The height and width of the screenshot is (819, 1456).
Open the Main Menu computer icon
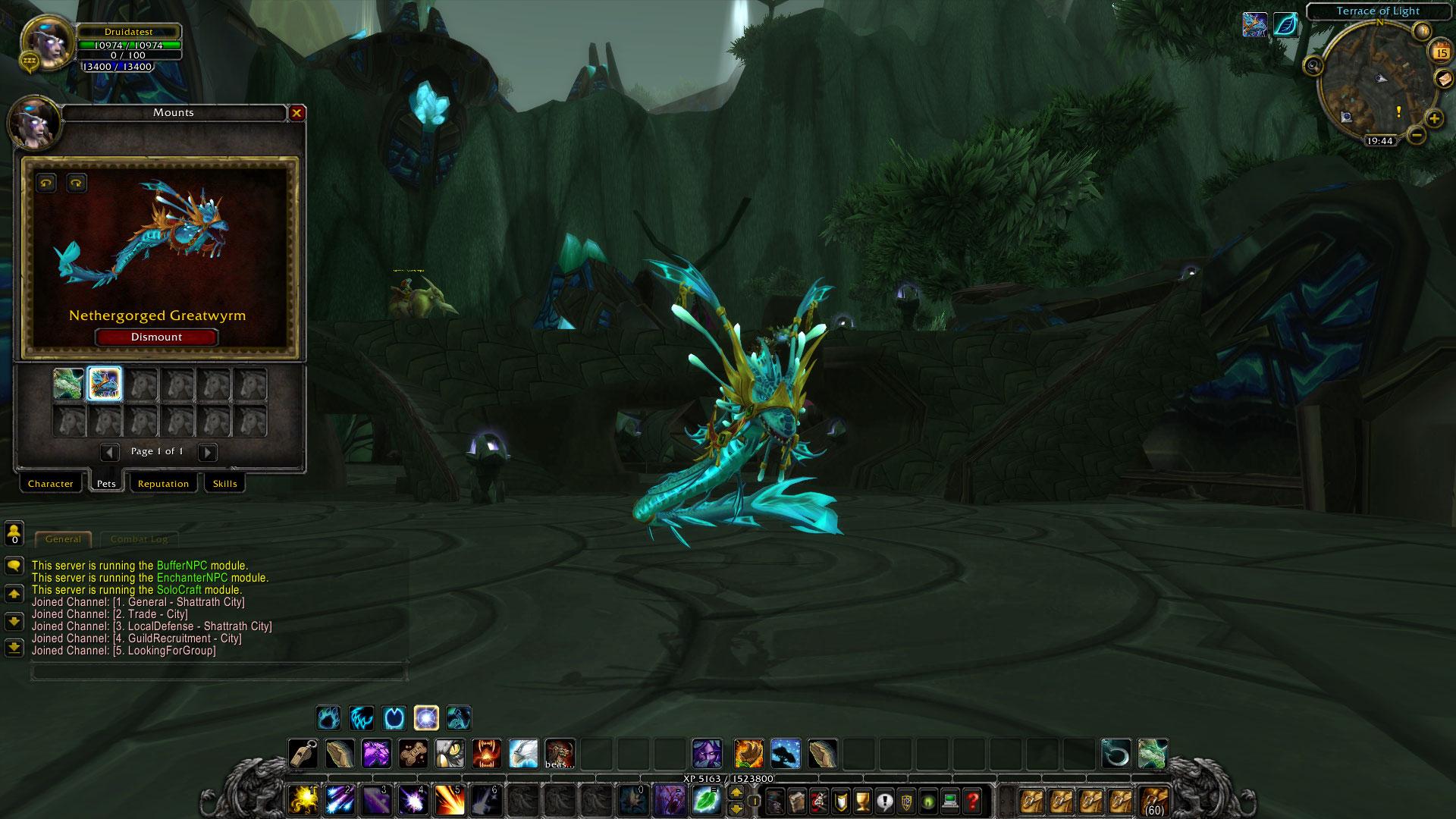pos(950,800)
